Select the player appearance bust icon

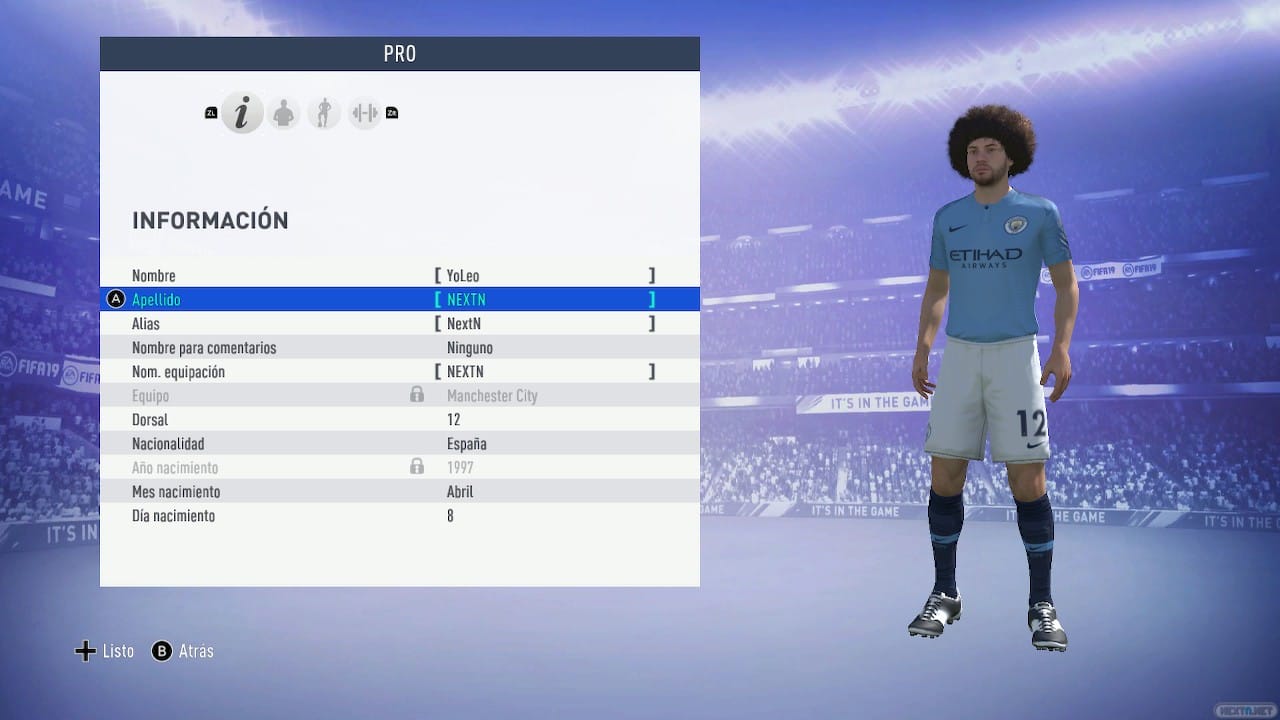[283, 113]
